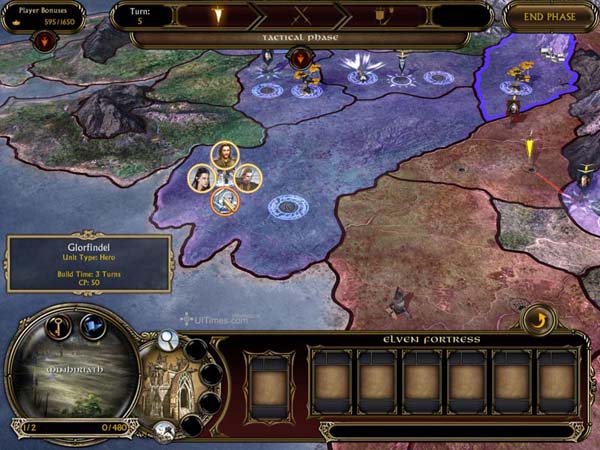This screenshot has height=450, width=600.
Task: End the current tactical phase
Action: click(x=550, y=16)
